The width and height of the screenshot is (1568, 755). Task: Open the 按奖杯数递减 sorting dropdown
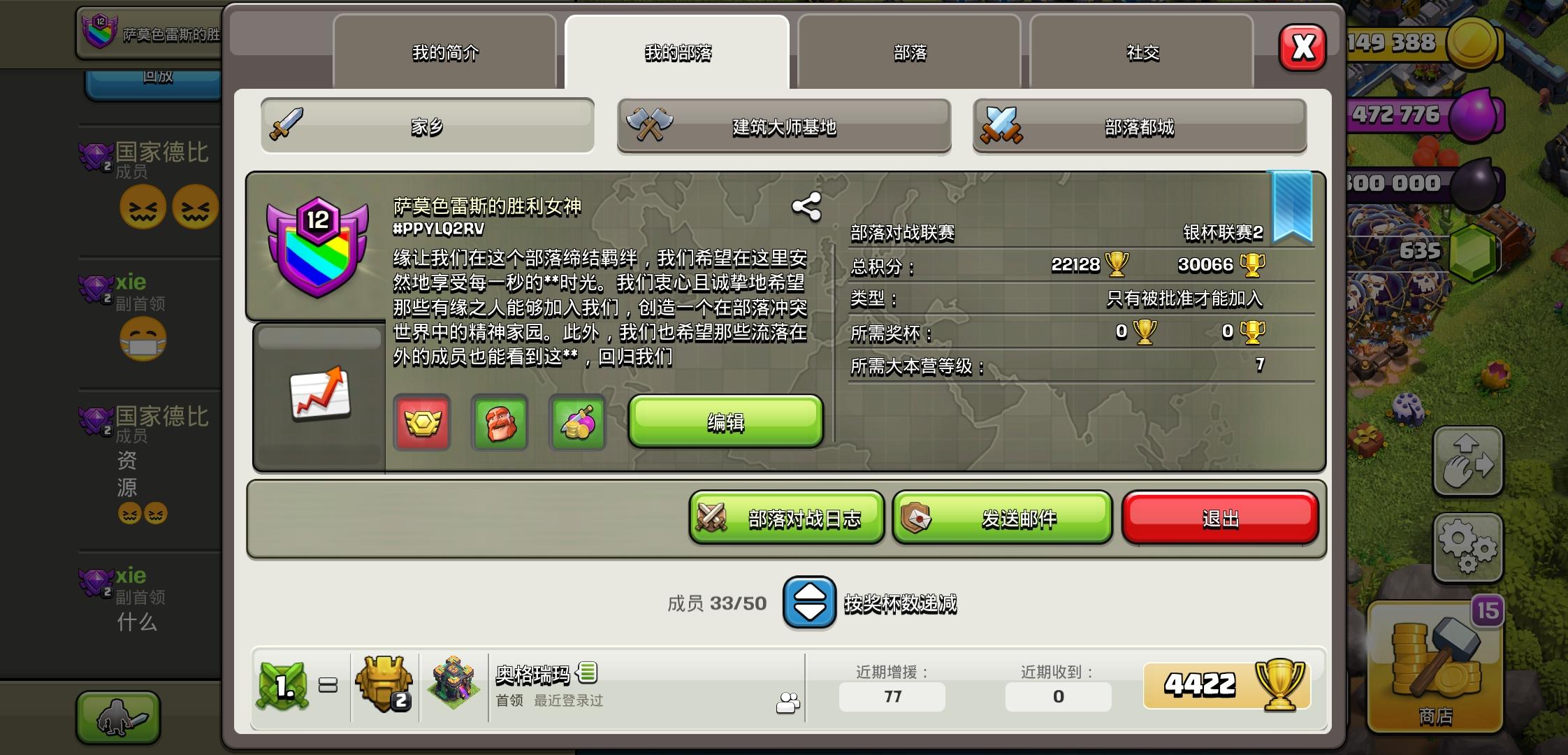[901, 603]
